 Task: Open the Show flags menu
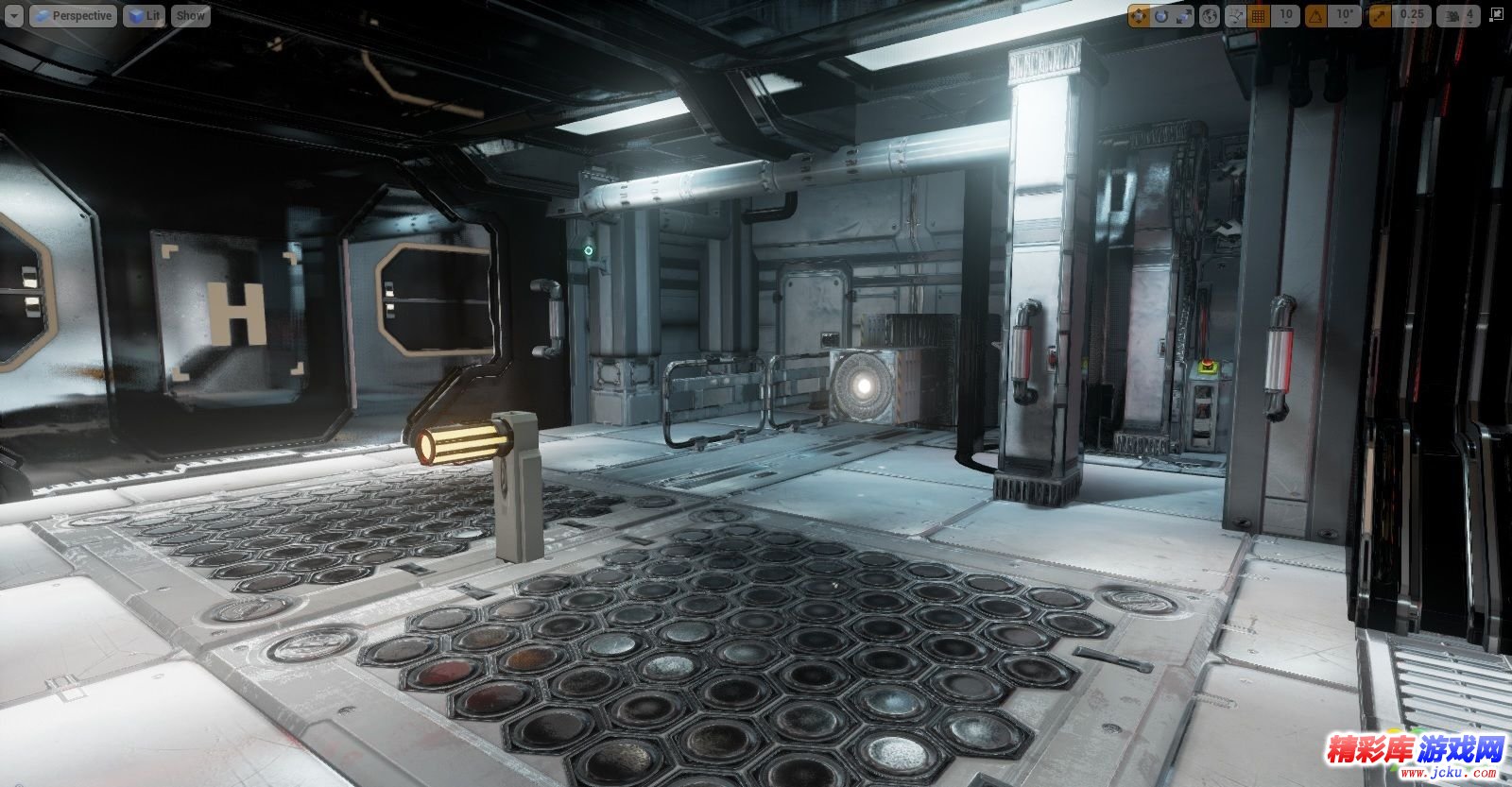pyautogui.click(x=191, y=16)
